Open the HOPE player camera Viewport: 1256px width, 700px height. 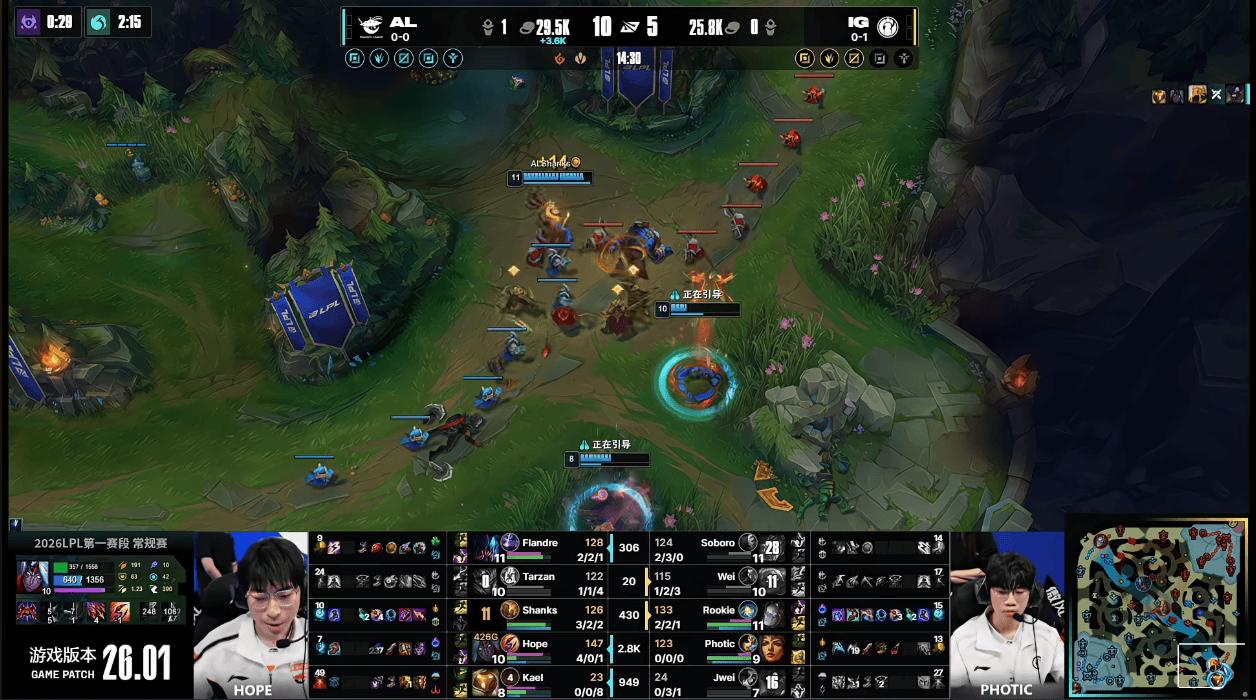click(x=251, y=614)
